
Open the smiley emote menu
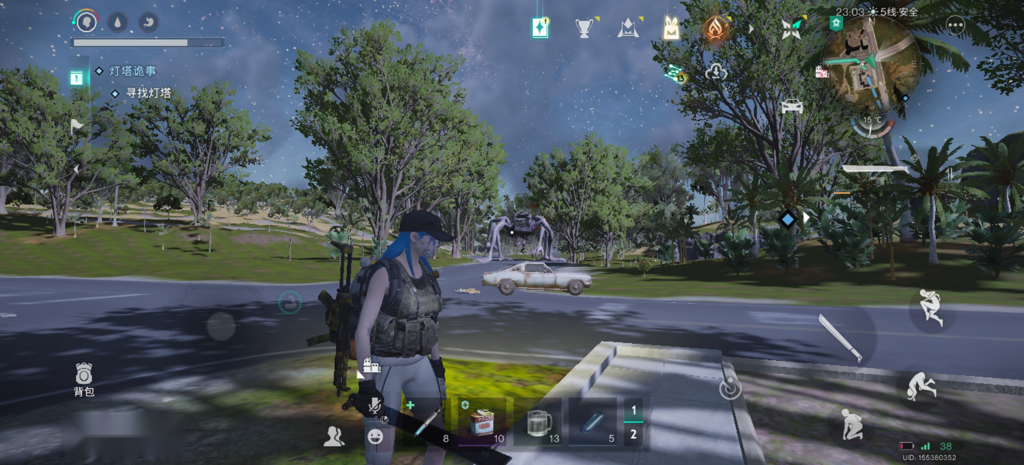pos(375,436)
